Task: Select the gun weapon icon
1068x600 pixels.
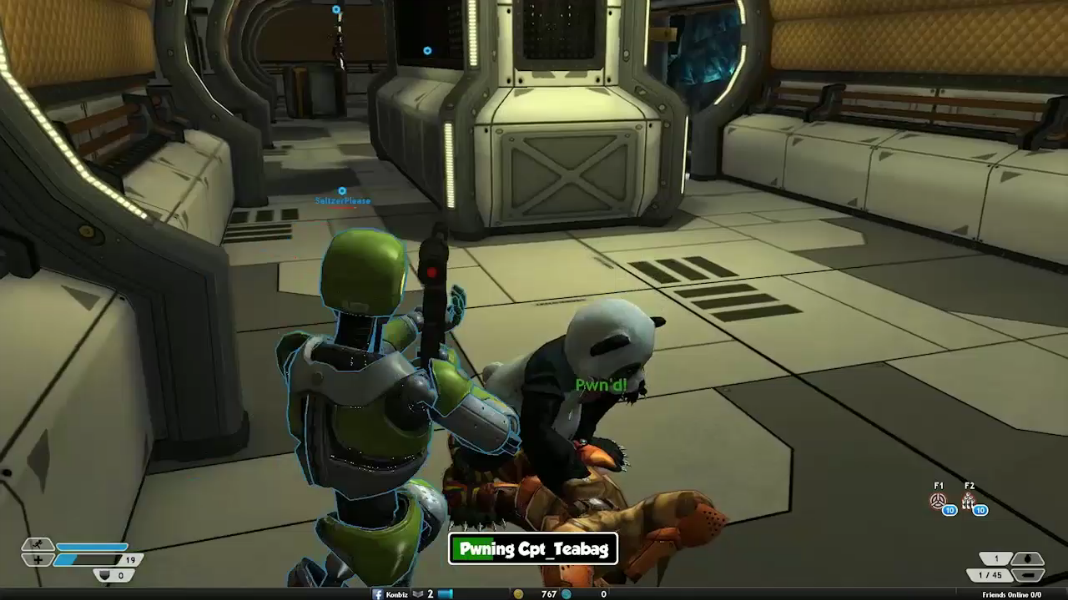Action: (1027, 576)
